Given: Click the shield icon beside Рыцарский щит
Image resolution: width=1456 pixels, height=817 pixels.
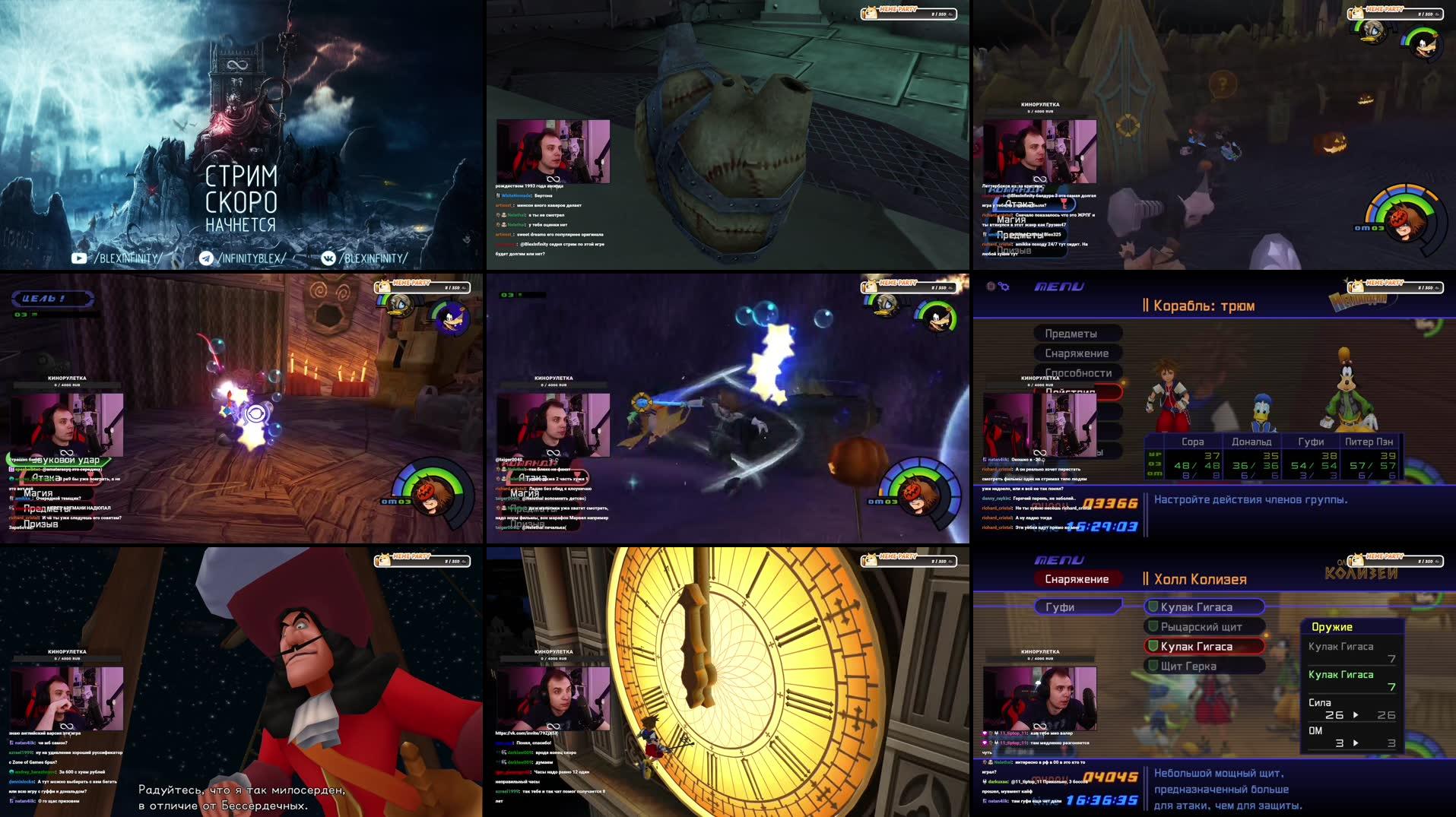Looking at the screenshot, I should pyautogui.click(x=1153, y=627).
